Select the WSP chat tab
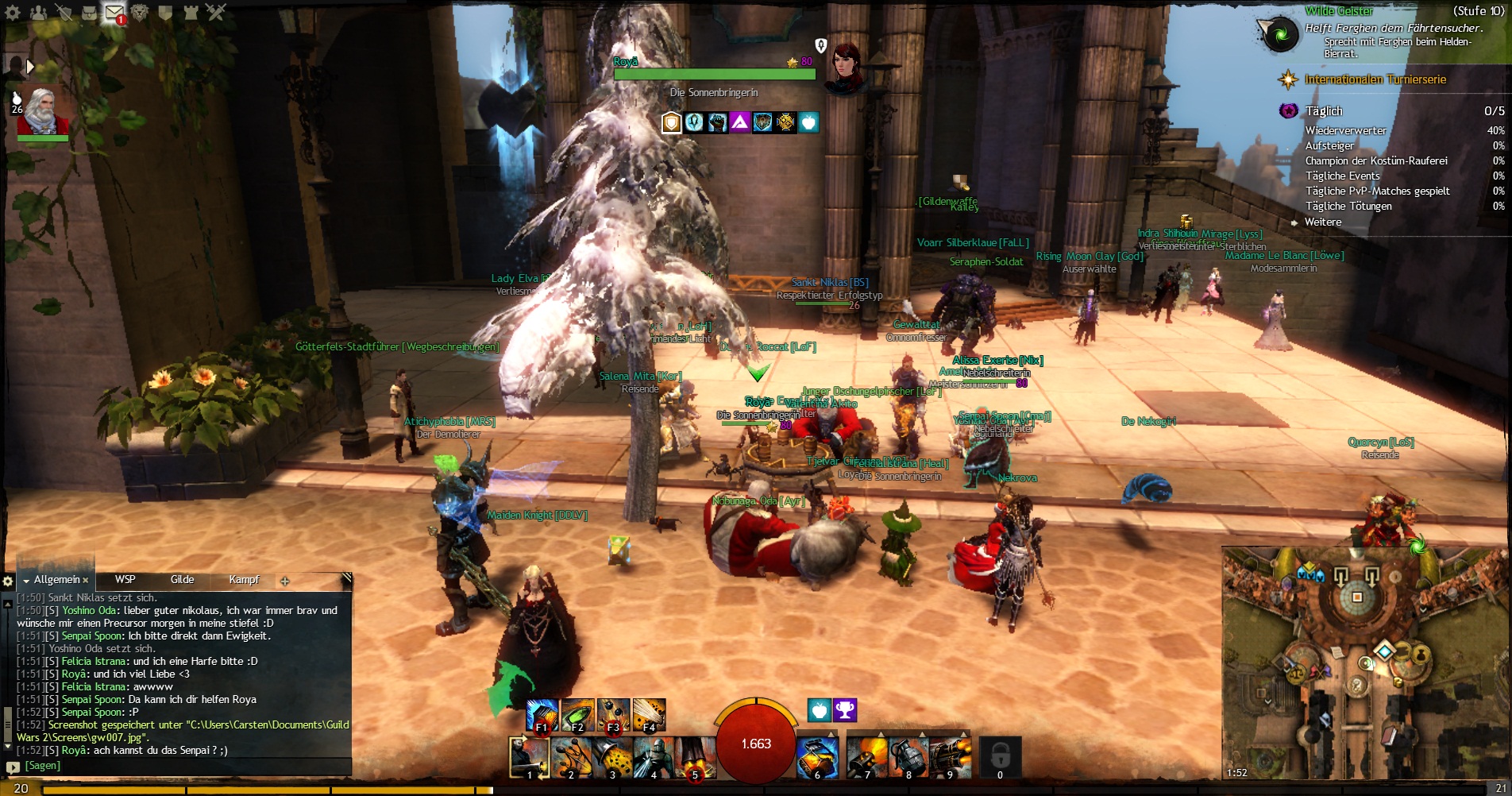The height and width of the screenshot is (796, 1512). pyautogui.click(x=125, y=580)
